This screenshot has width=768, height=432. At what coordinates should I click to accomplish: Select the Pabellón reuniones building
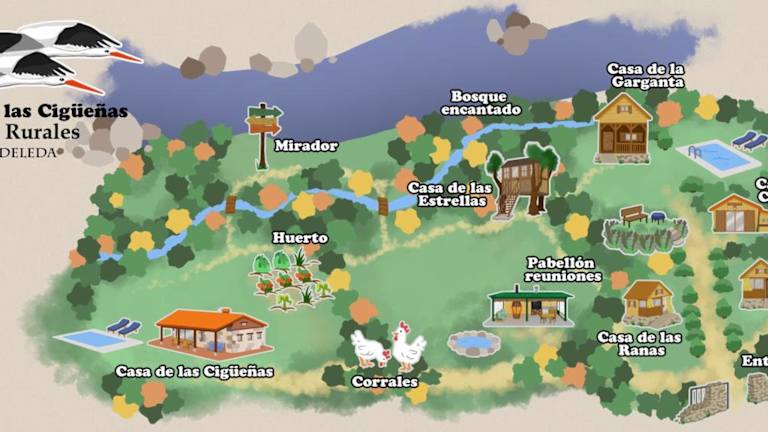coord(529,305)
